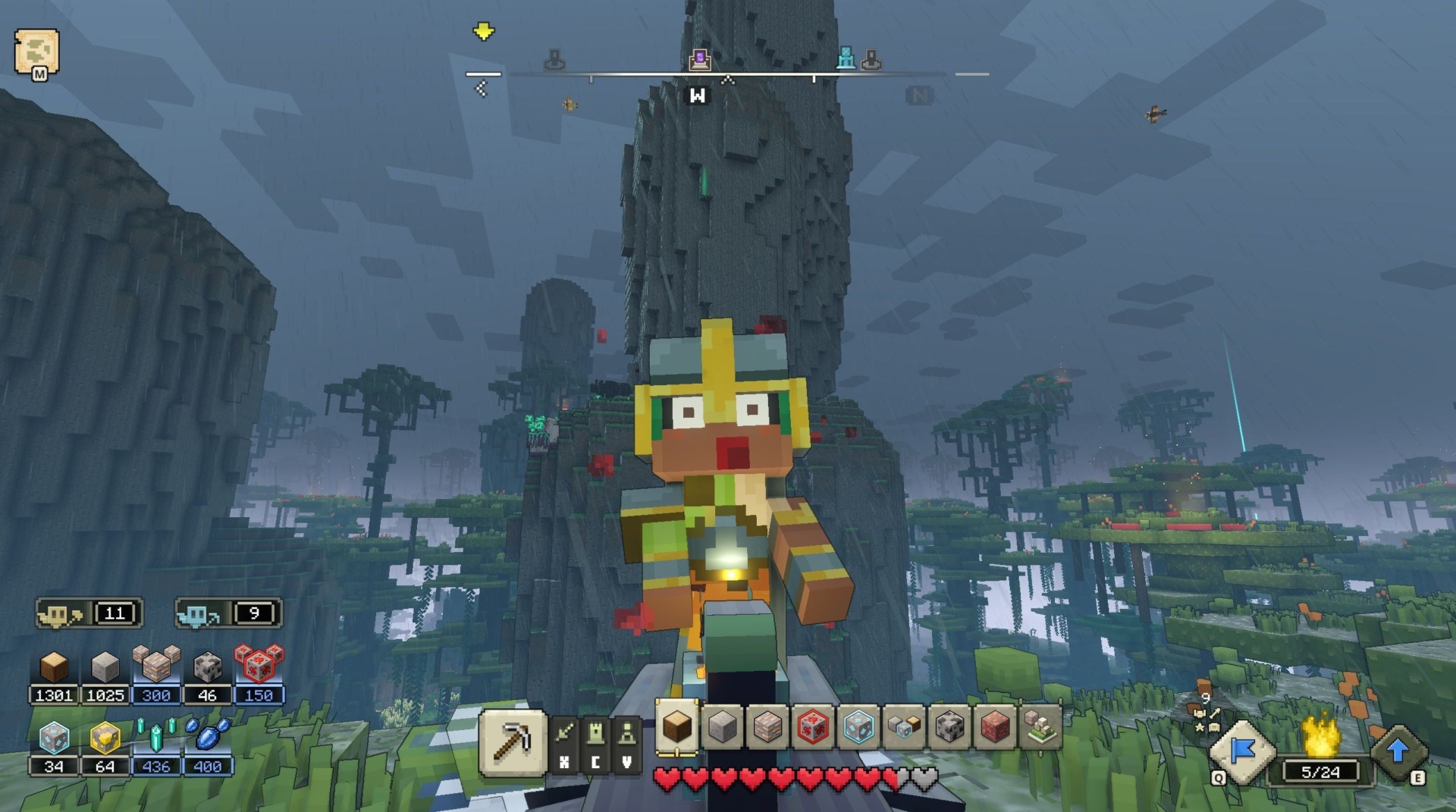Select the sword icon bound to X
Screen dimensions: 1456x812
564,734
